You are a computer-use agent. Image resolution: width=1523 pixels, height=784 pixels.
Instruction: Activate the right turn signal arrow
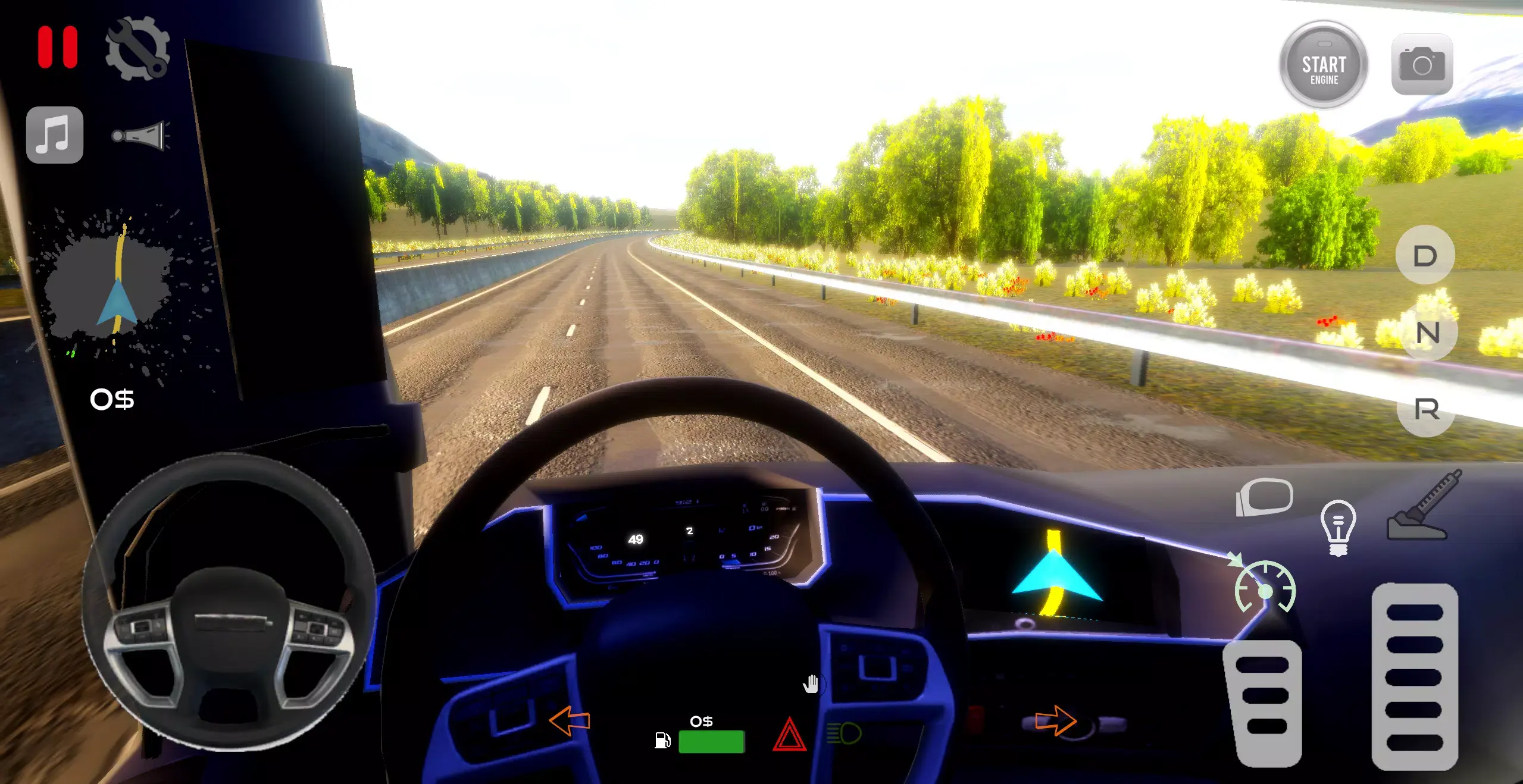pos(1055,720)
